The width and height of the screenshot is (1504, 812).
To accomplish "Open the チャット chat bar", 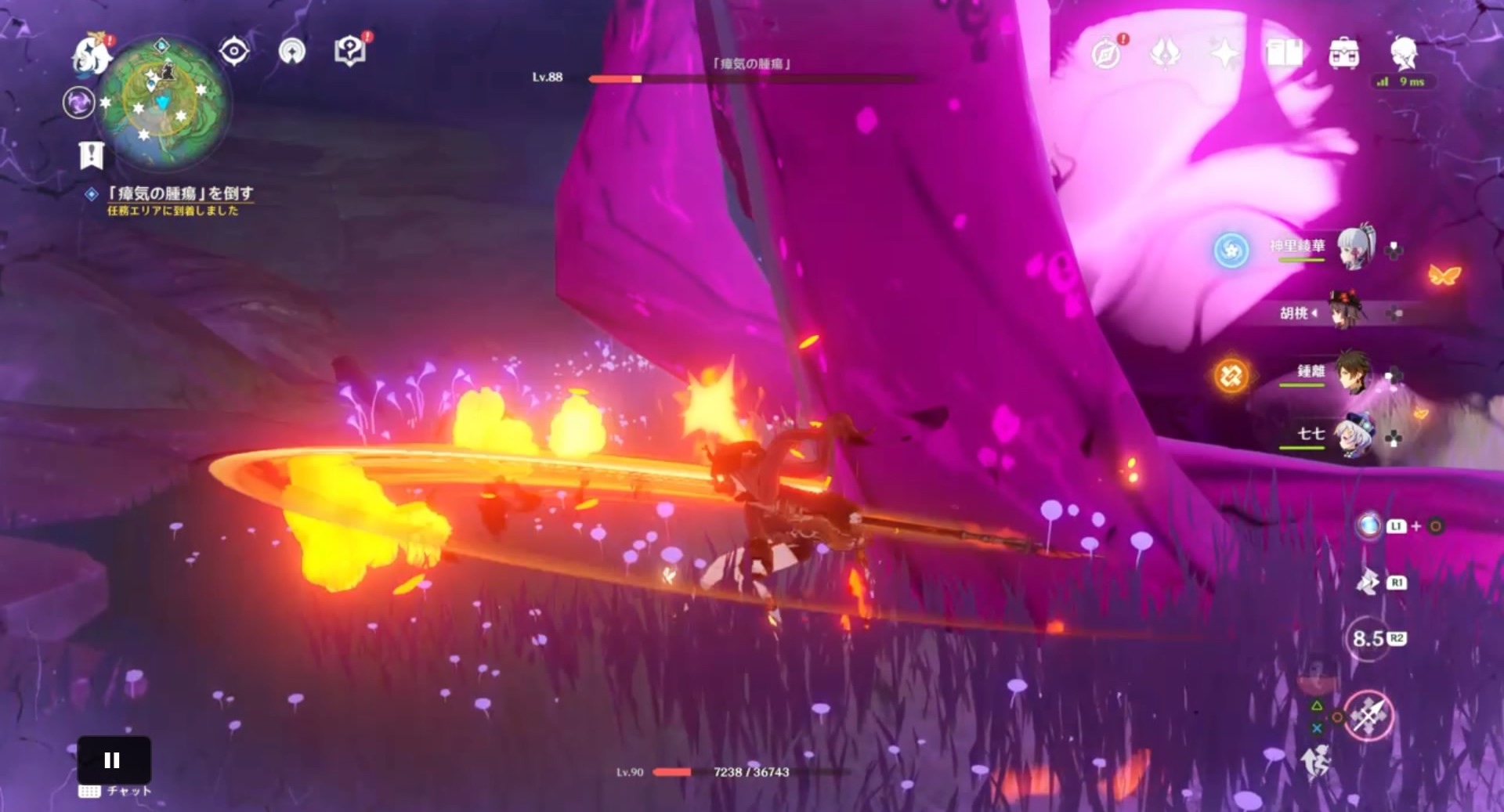I will 114,792.
